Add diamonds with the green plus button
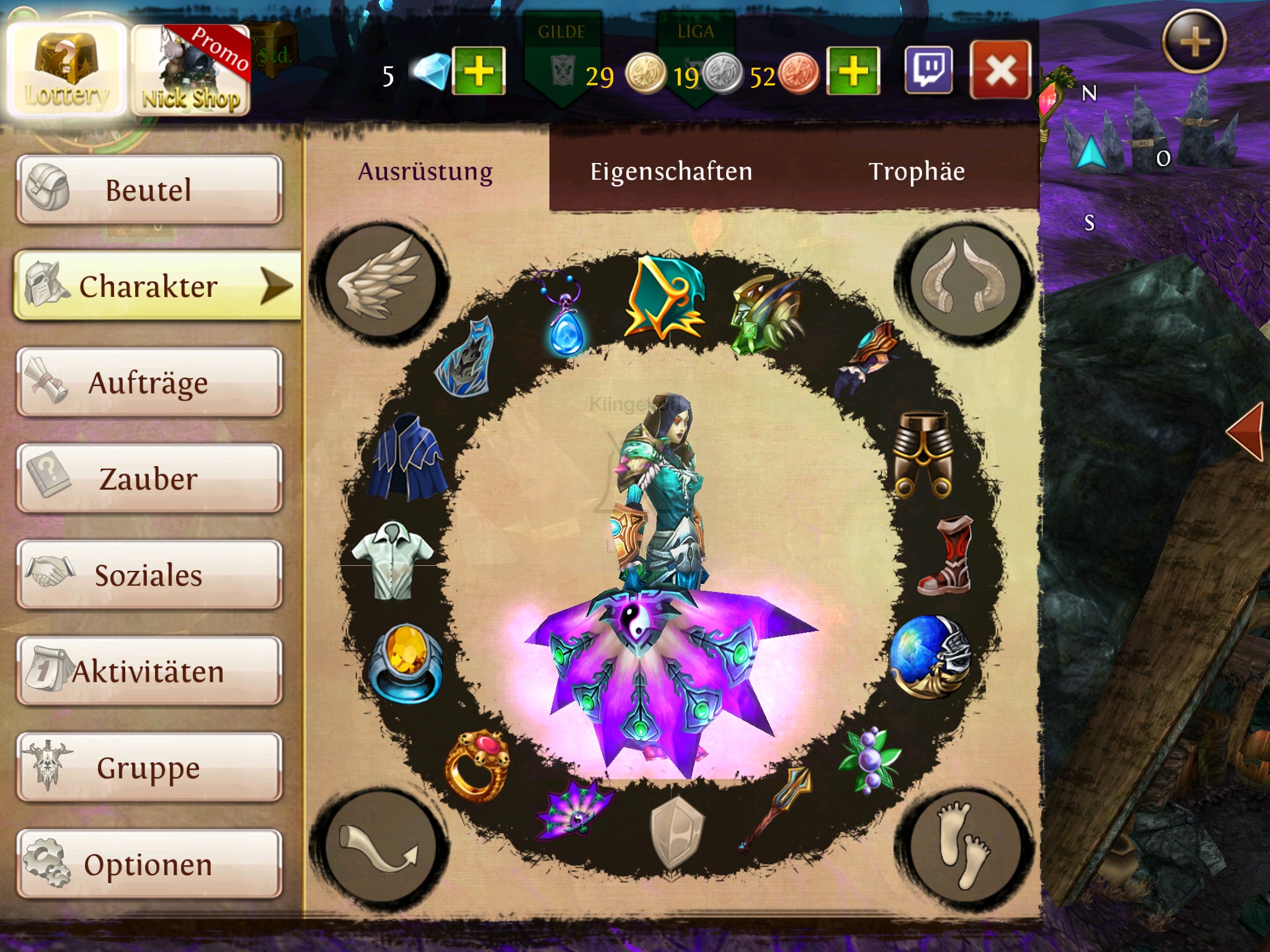1270x952 pixels. click(x=479, y=71)
